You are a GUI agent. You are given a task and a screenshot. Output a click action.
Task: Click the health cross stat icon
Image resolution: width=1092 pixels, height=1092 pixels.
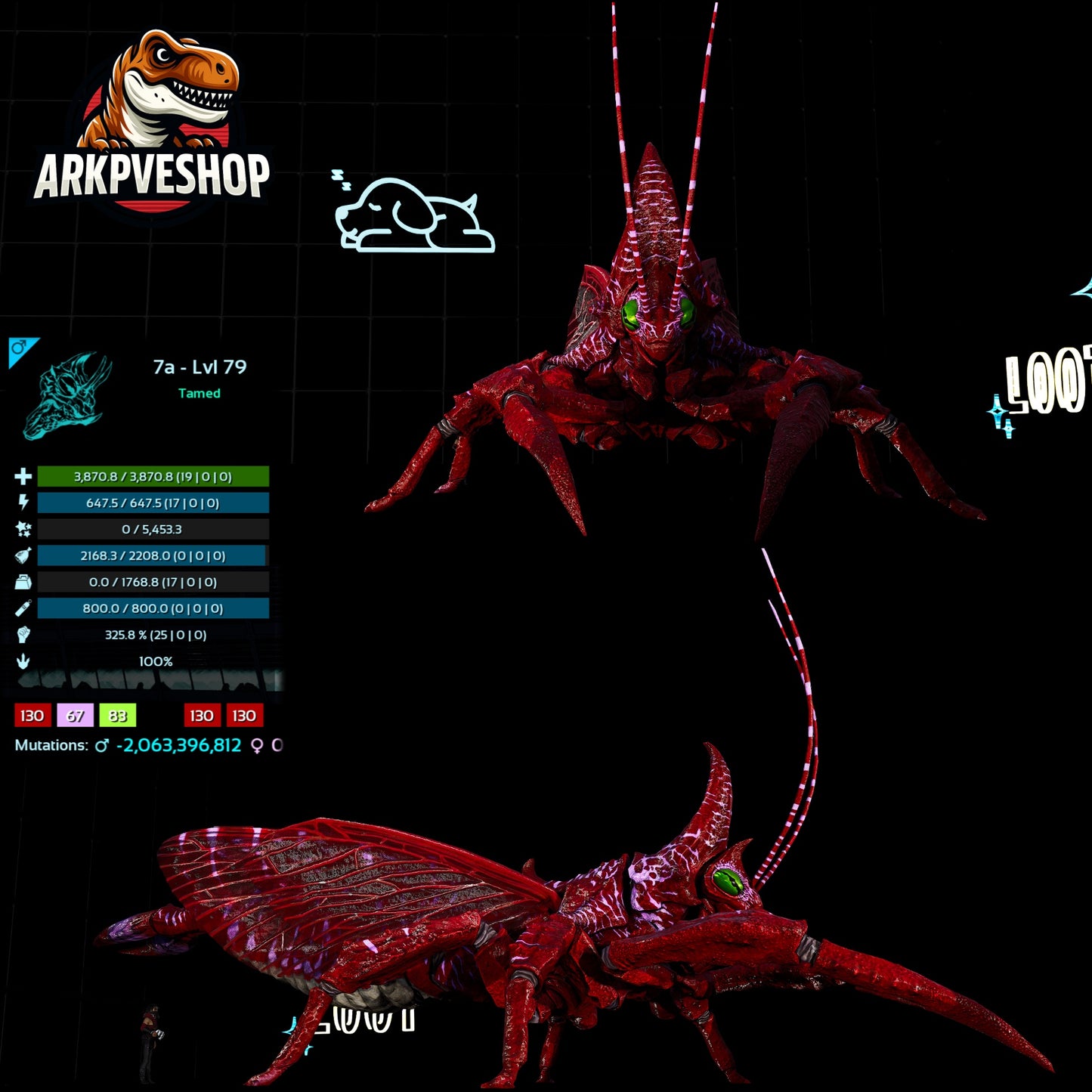23,478
